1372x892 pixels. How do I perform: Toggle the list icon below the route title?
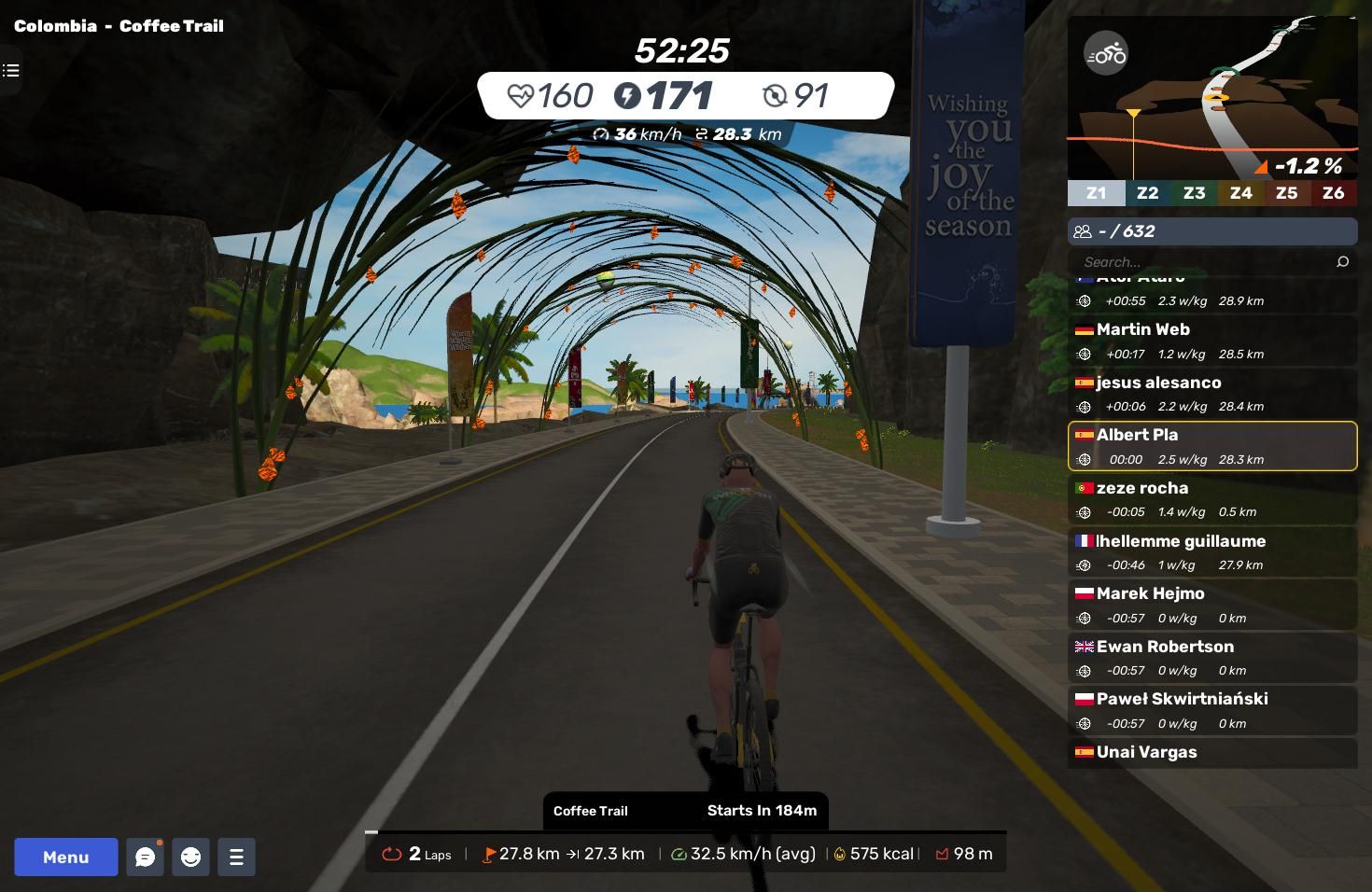[x=11, y=70]
